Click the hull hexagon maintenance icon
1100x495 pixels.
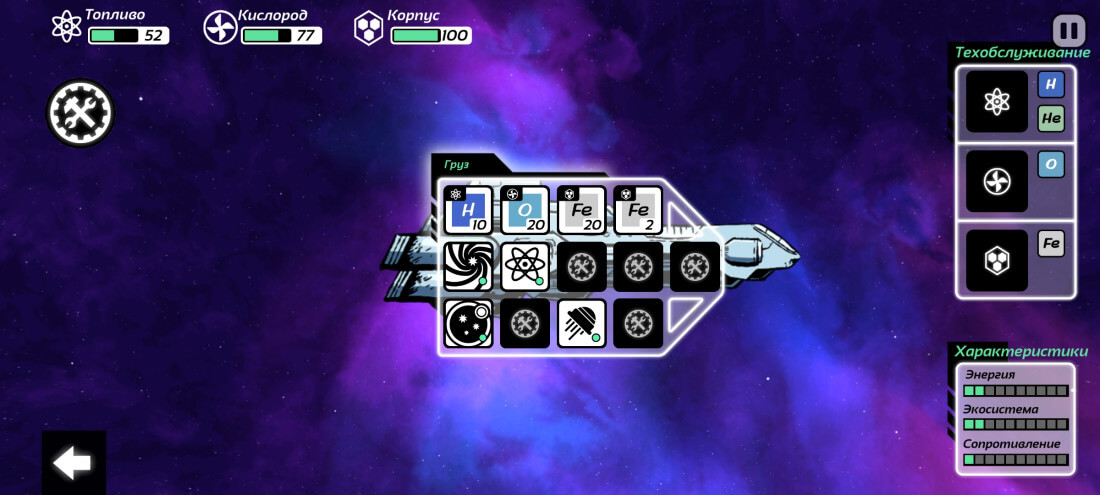(x=997, y=260)
